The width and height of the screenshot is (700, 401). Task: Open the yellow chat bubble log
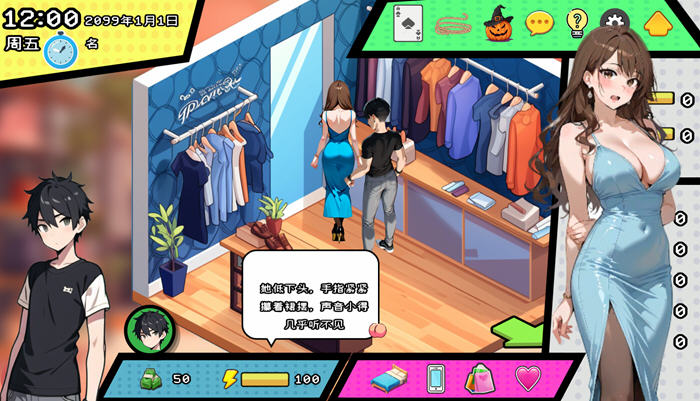pyautogui.click(x=540, y=23)
